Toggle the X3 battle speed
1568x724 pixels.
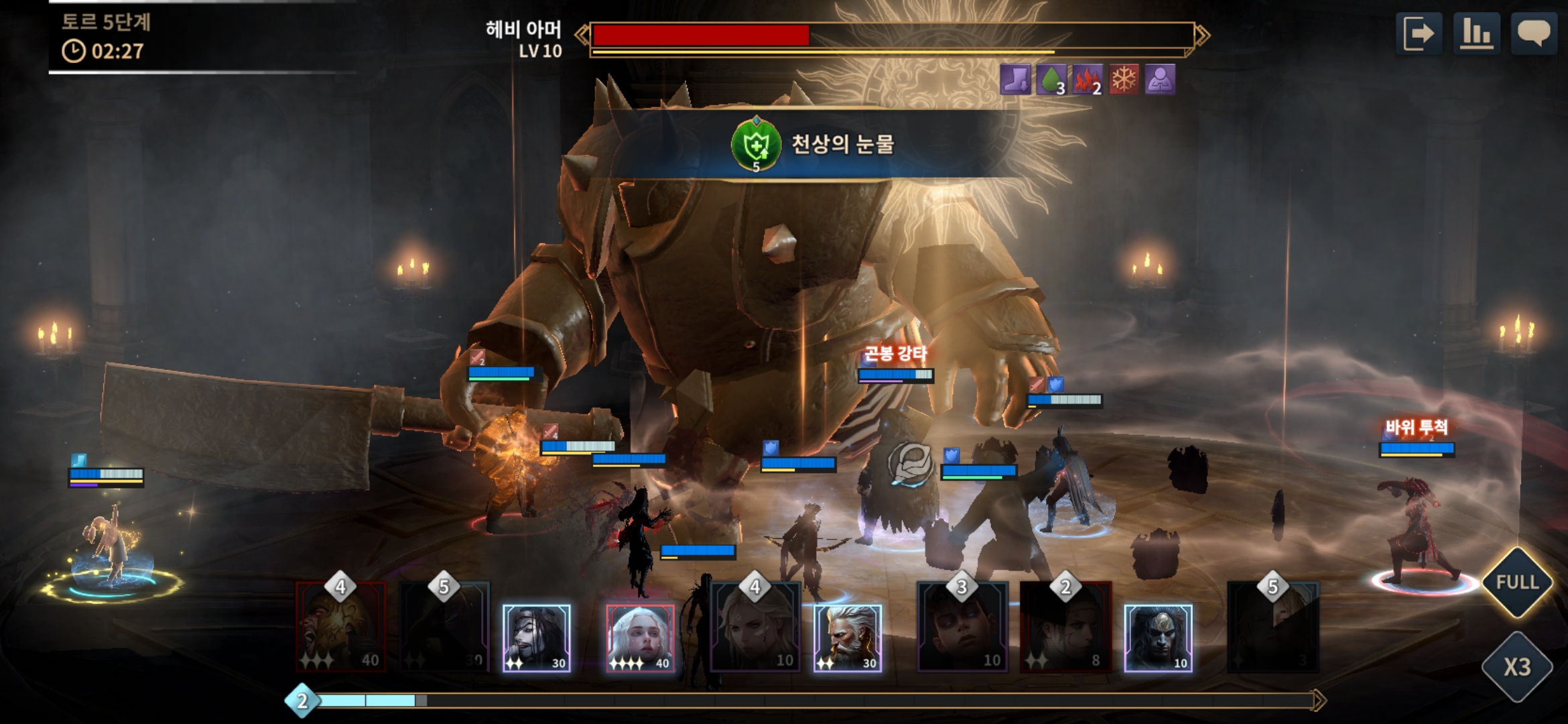tap(1517, 666)
